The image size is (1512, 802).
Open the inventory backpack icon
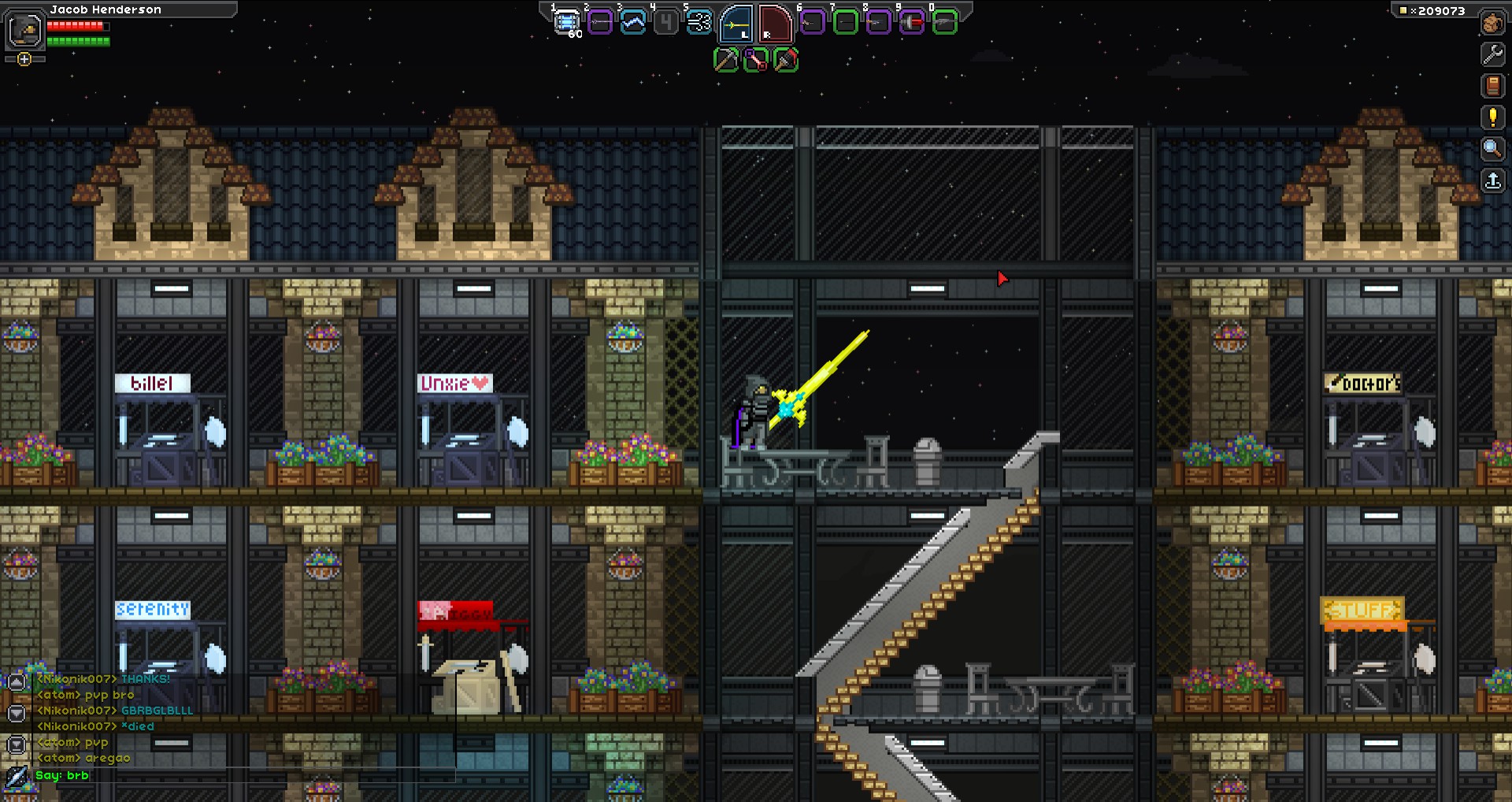click(1492, 23)
